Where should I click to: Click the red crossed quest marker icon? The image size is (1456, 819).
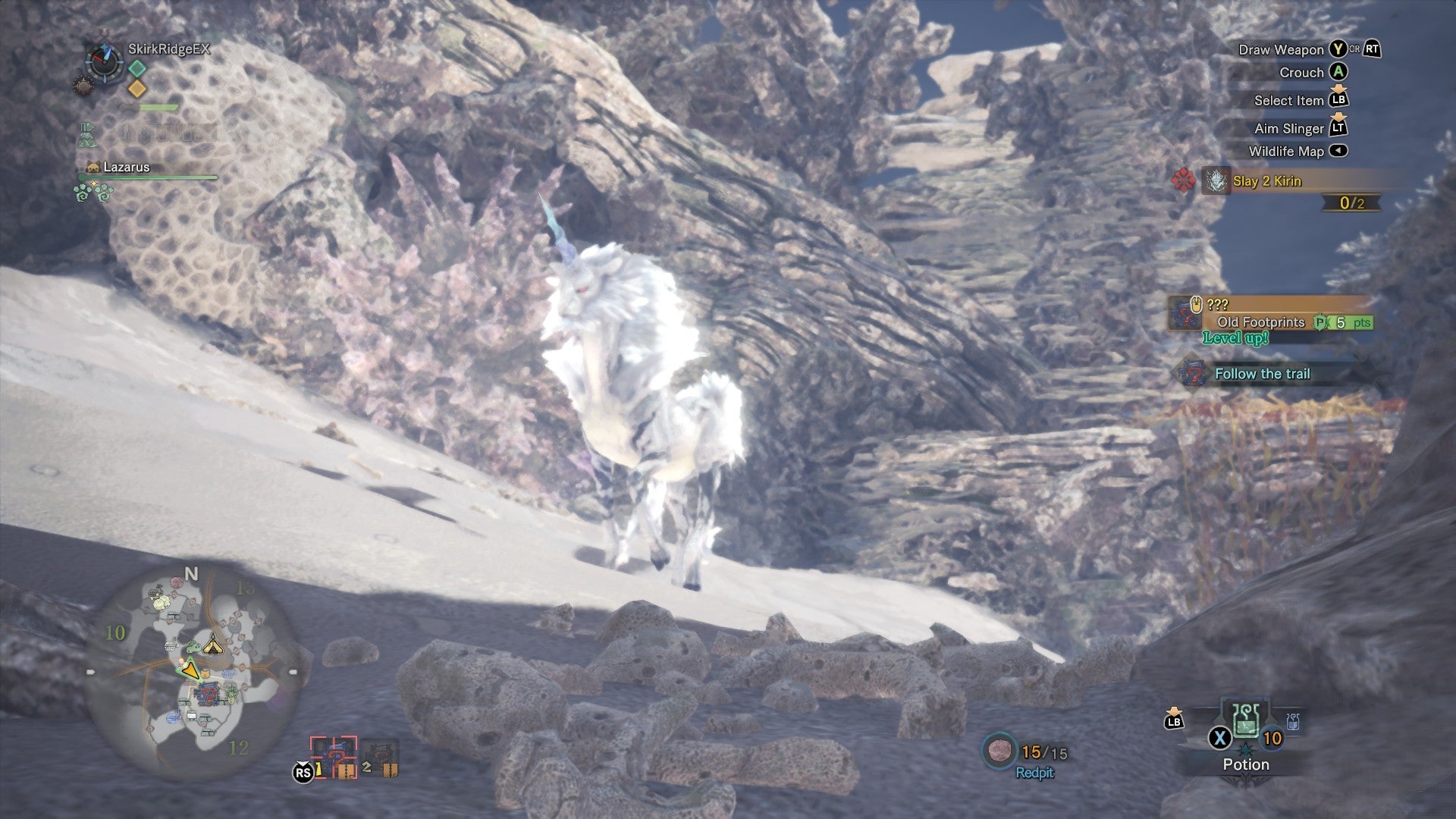(x=1181, y=181)
